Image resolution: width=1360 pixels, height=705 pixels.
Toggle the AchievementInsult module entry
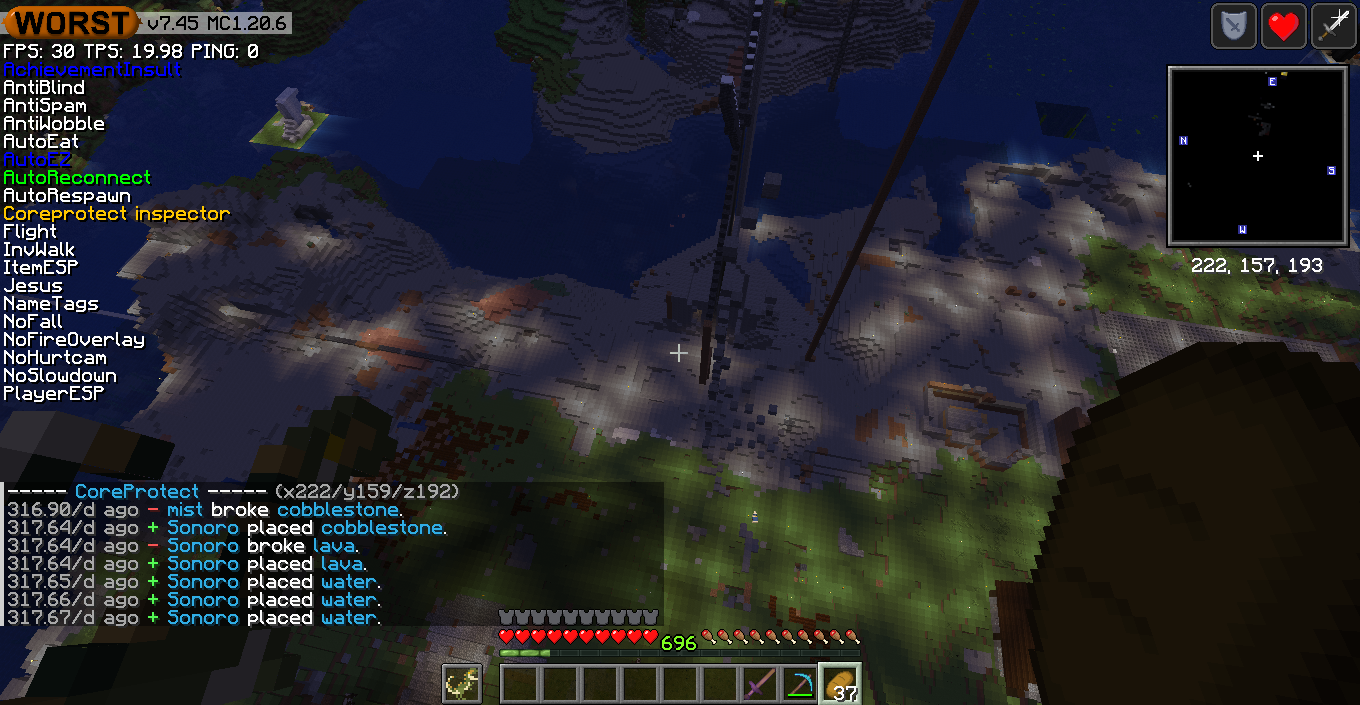pyautogui.click(x=92, y=70)
